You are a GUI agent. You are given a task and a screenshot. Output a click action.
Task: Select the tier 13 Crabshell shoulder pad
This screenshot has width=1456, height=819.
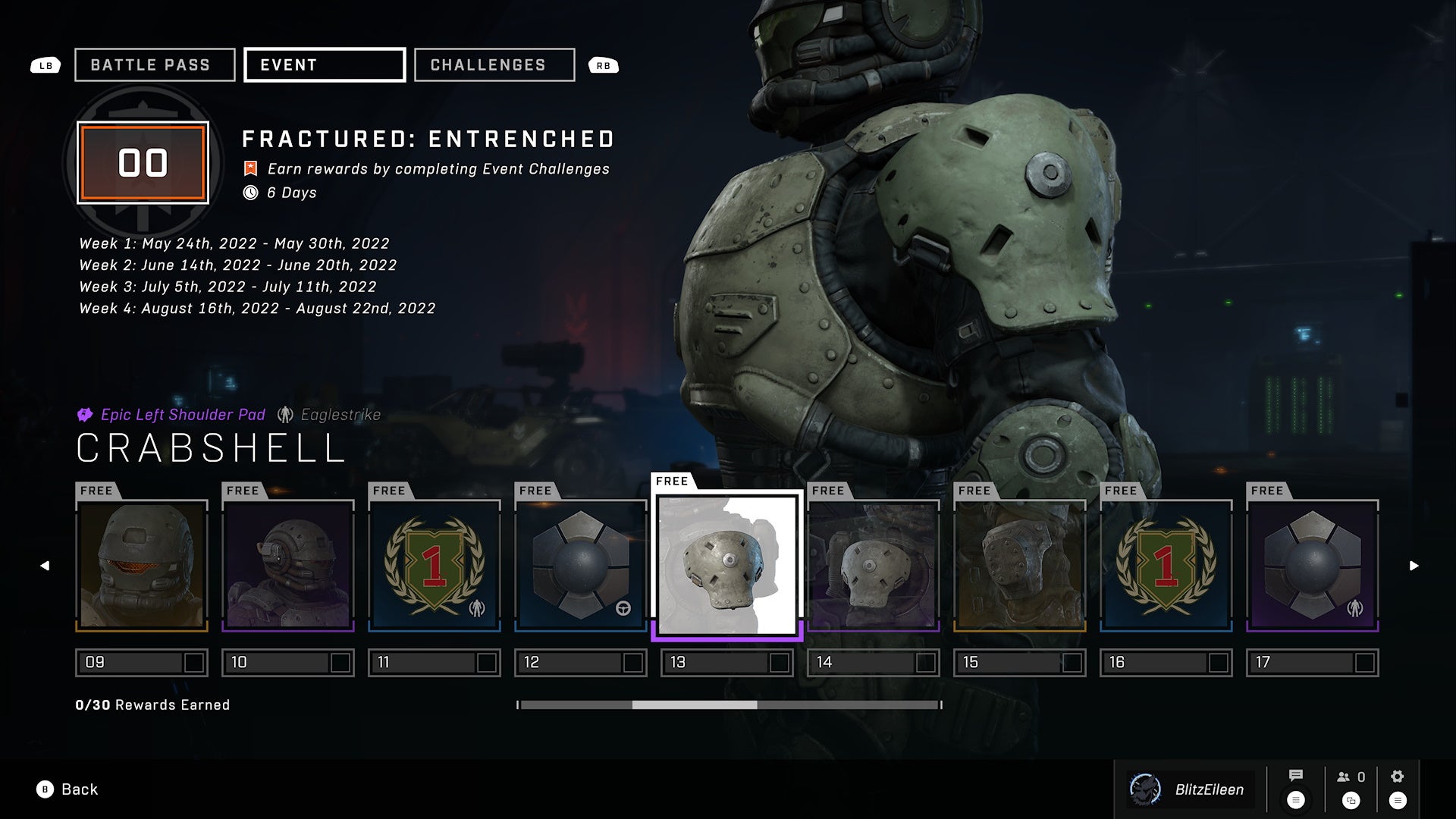[x=727, y=566]
